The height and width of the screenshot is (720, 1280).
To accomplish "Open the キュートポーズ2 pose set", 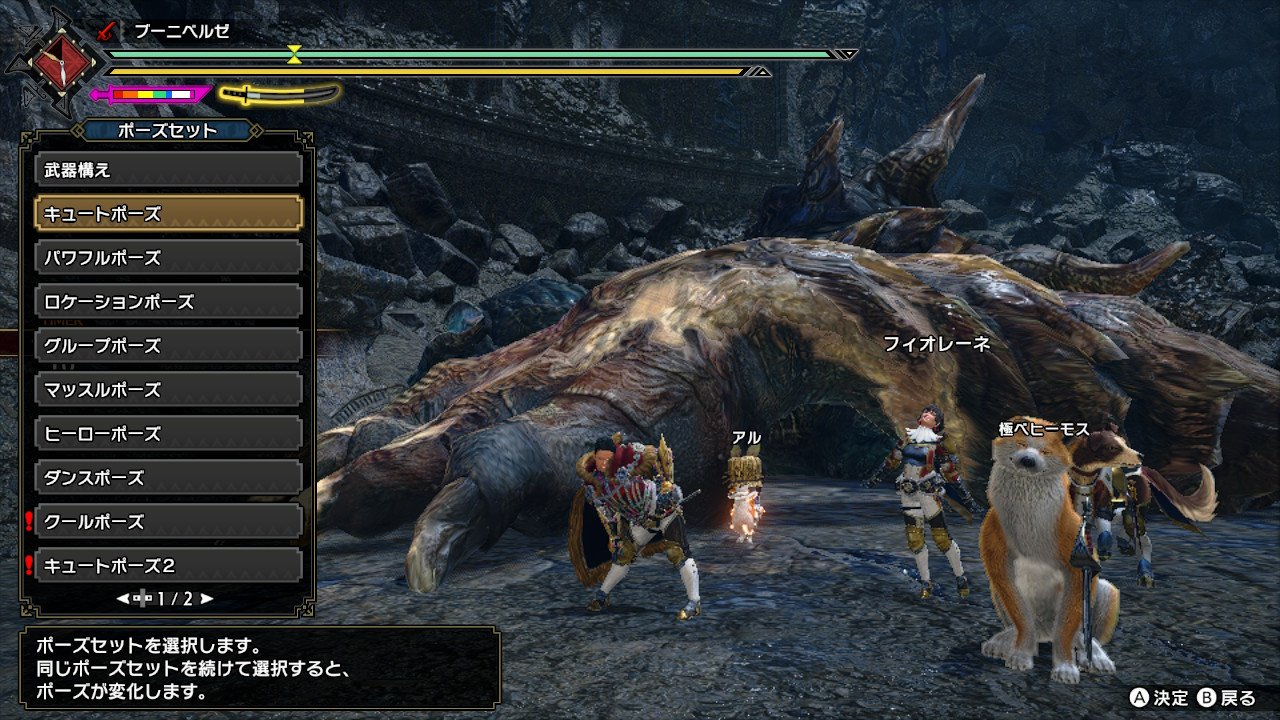I will (168, 566).
